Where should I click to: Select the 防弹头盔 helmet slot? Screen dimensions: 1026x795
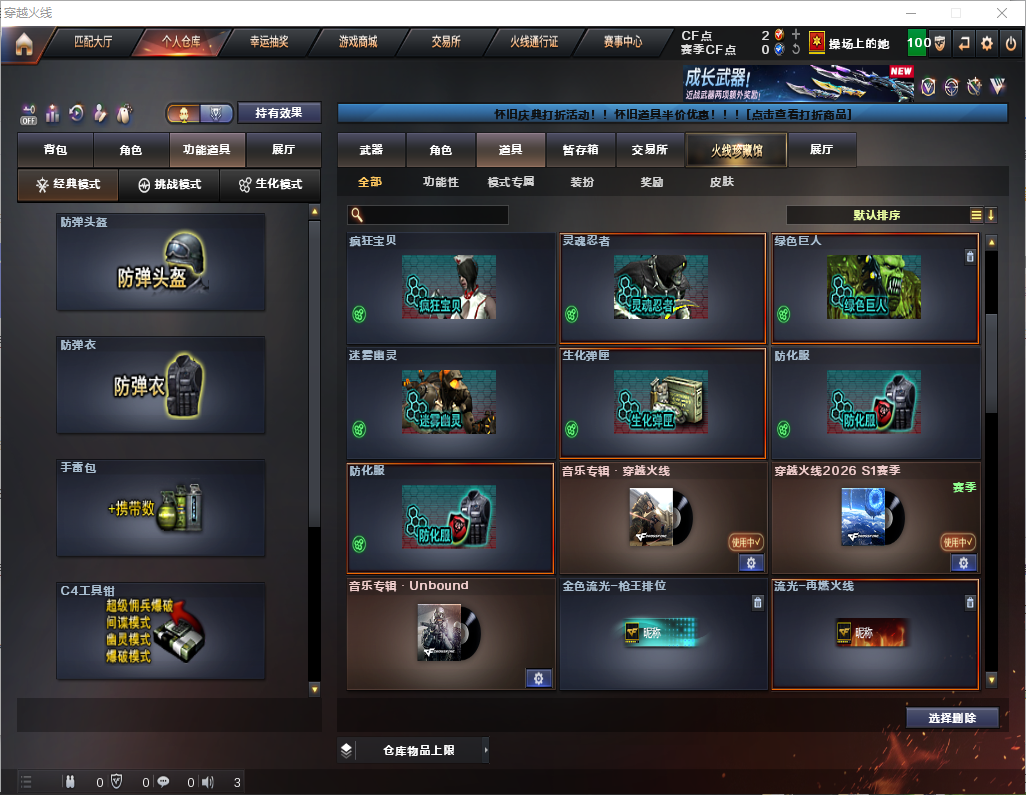pyautogui.click(x=161, y=262)
